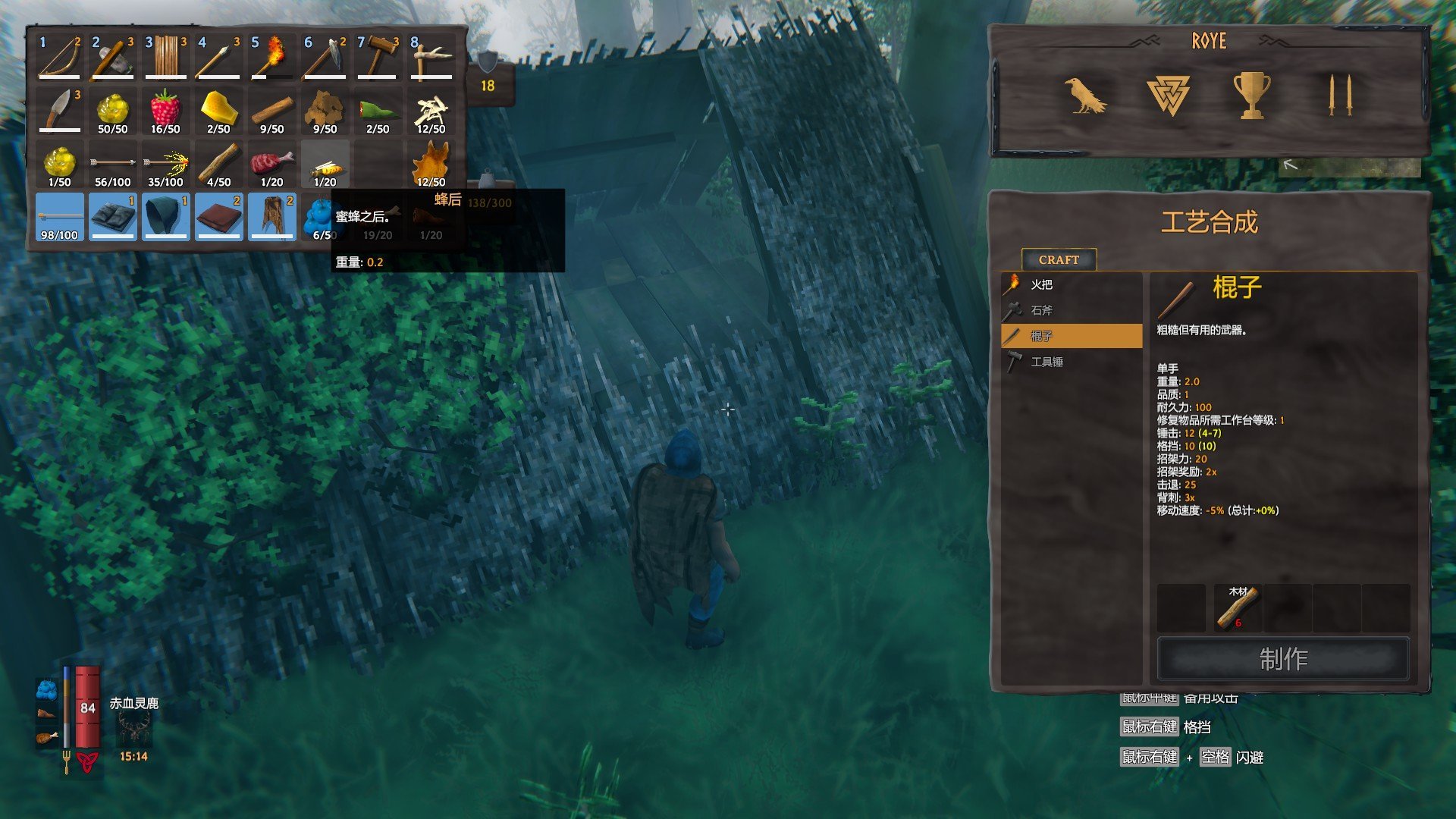The image size is (1456, 819).
Task: Switch to the CRAFT tab
Action: (1059, 259)
